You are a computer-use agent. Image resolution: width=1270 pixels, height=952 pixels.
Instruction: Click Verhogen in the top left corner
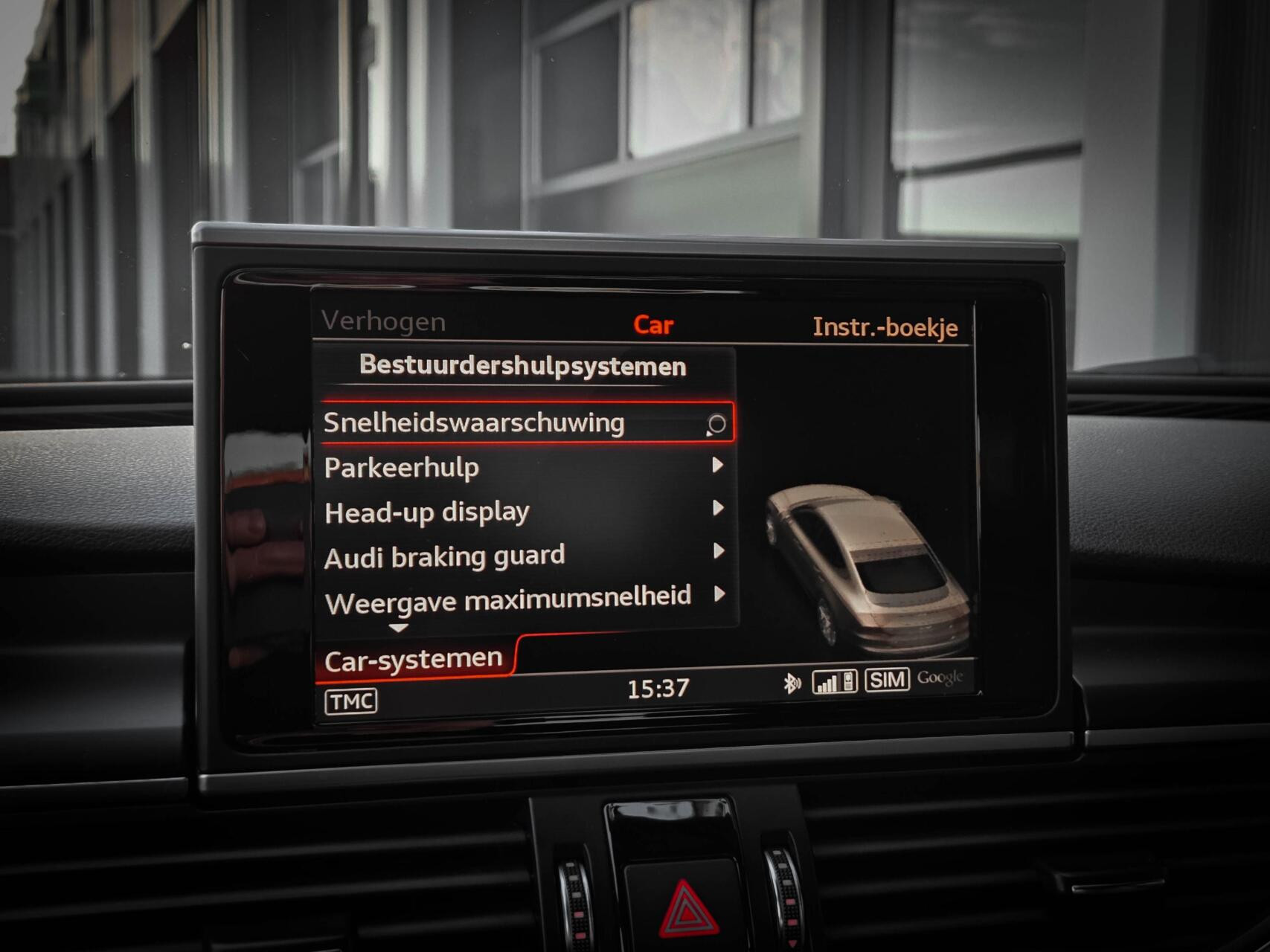(384, 322)
